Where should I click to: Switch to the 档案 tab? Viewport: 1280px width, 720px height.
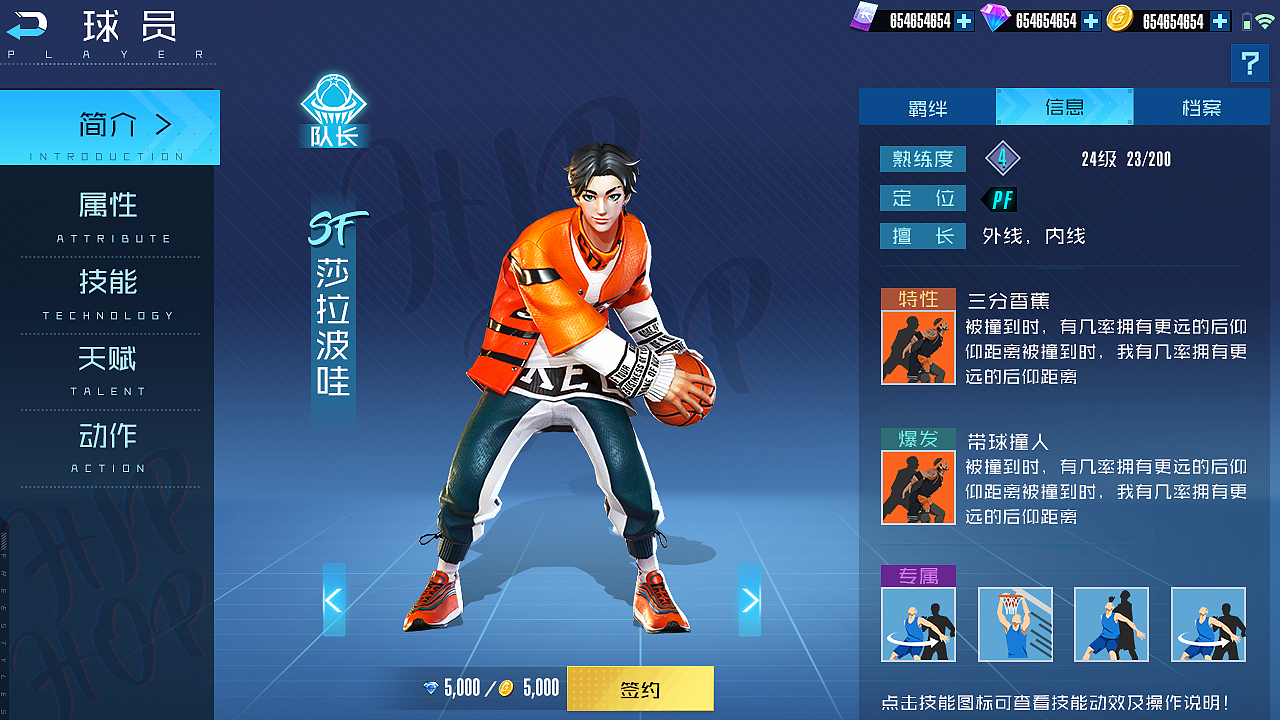(1200, 106)
